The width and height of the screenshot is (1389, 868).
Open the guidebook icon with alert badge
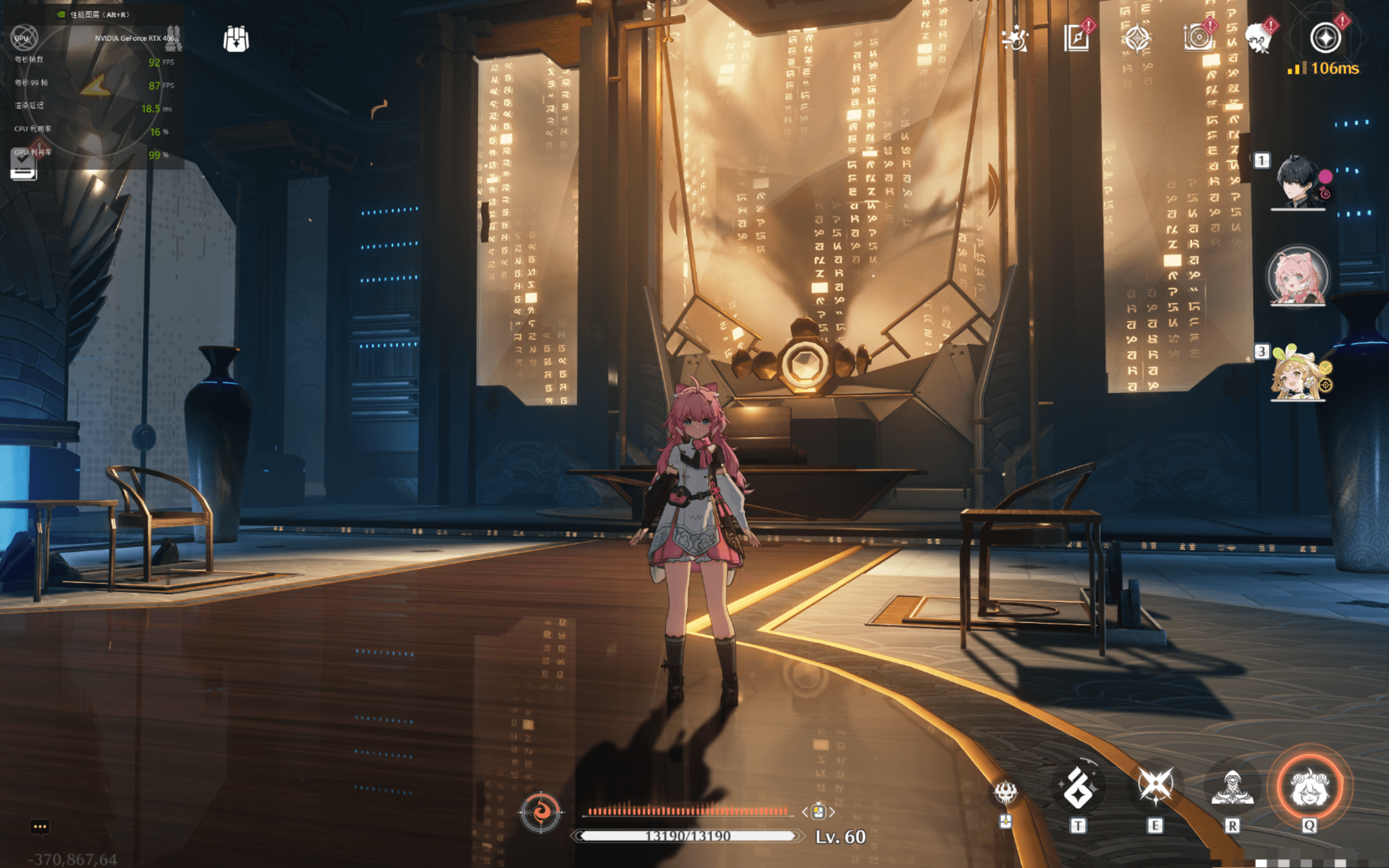1078,38
